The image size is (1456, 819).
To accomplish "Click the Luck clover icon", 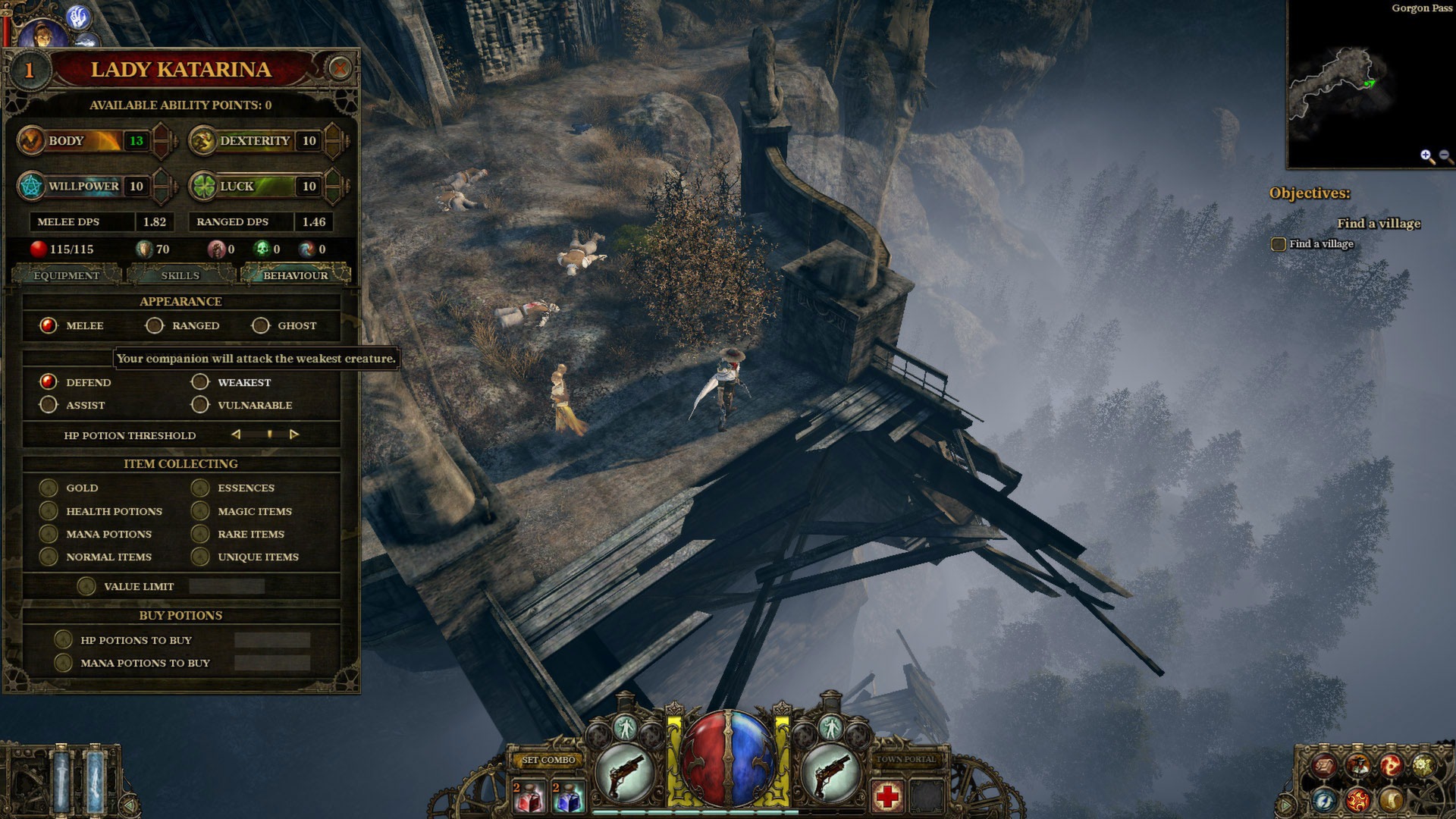I will click(x=203, y=187).
